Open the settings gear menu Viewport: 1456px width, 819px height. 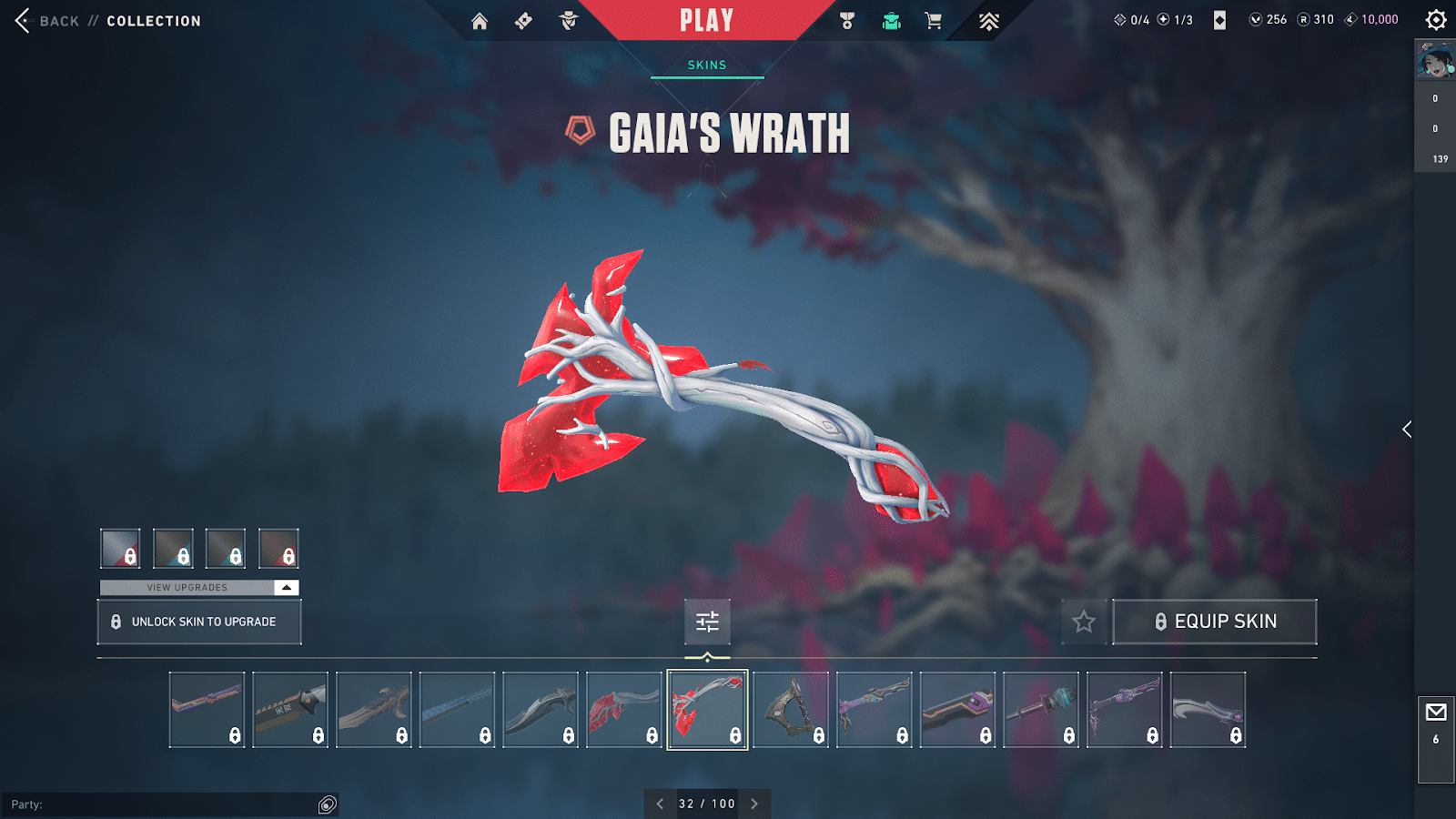pyautogui.click(x=1436, y=20)
